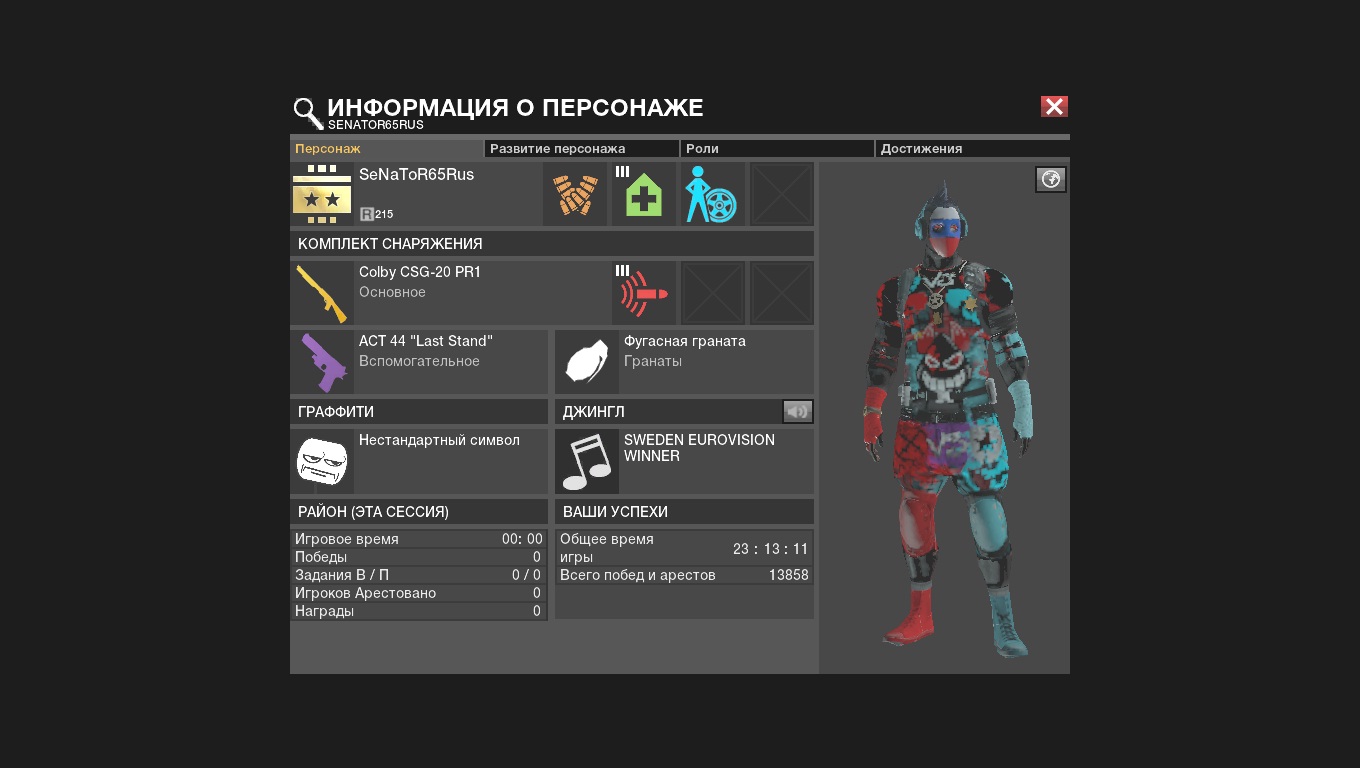Select the Colby CSG-20 PR1 primary weapon
1360x768 pixels.
[x=450, y=293]
